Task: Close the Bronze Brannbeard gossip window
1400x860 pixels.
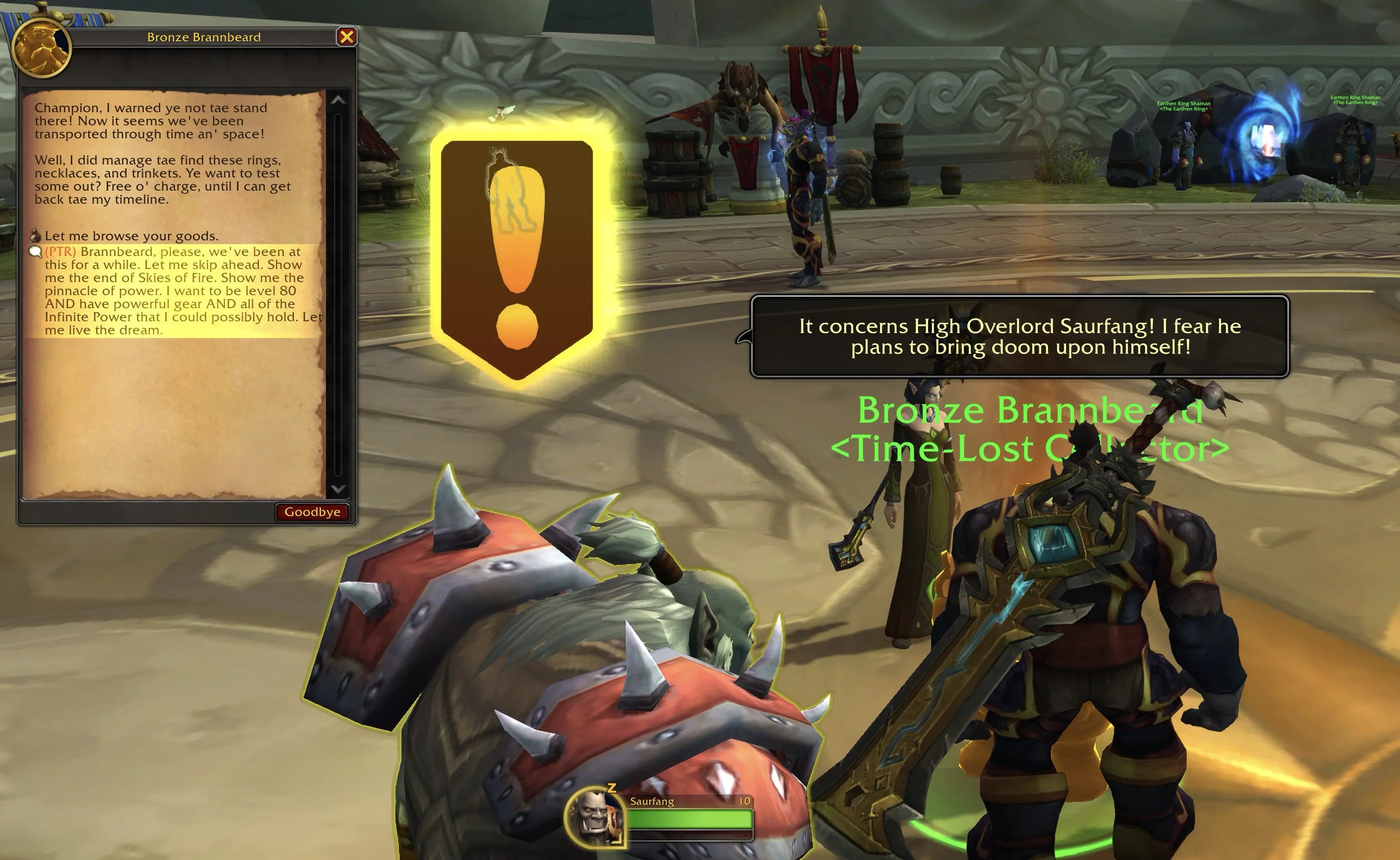Action: [347, 37]
